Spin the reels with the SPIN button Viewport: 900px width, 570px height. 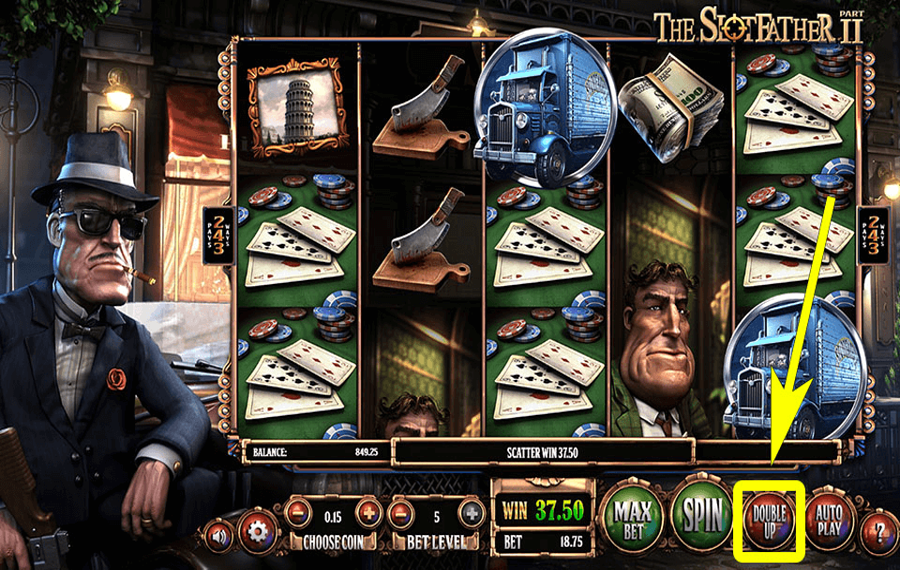pos(702,516)
